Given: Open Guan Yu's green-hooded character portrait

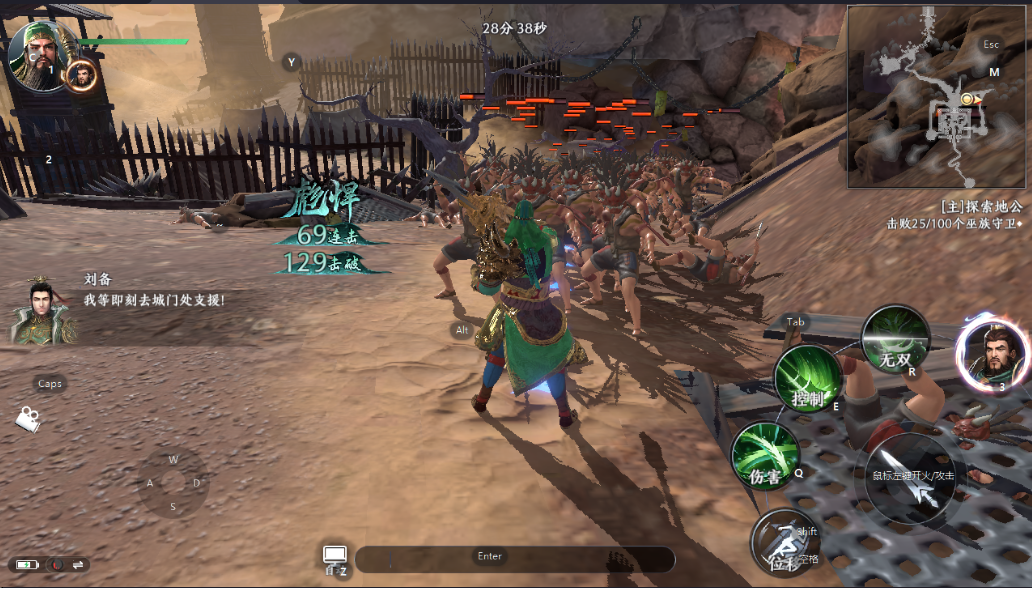Looking at the screenshot, I should 38,53.
